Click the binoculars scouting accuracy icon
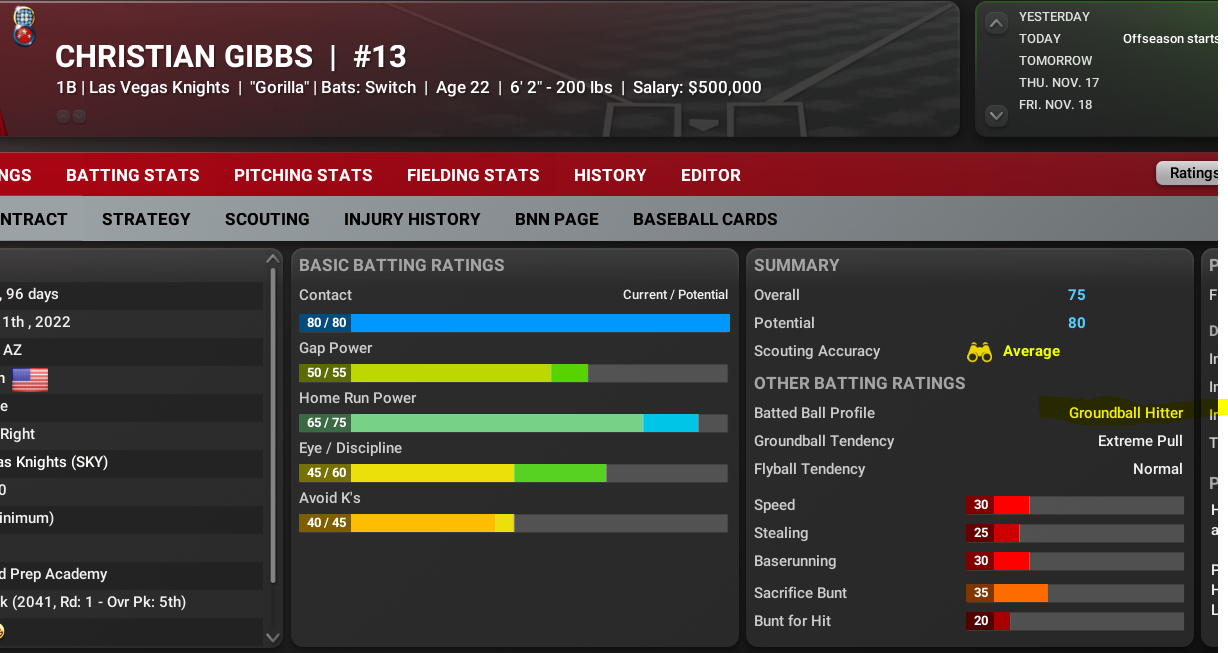 979,351
